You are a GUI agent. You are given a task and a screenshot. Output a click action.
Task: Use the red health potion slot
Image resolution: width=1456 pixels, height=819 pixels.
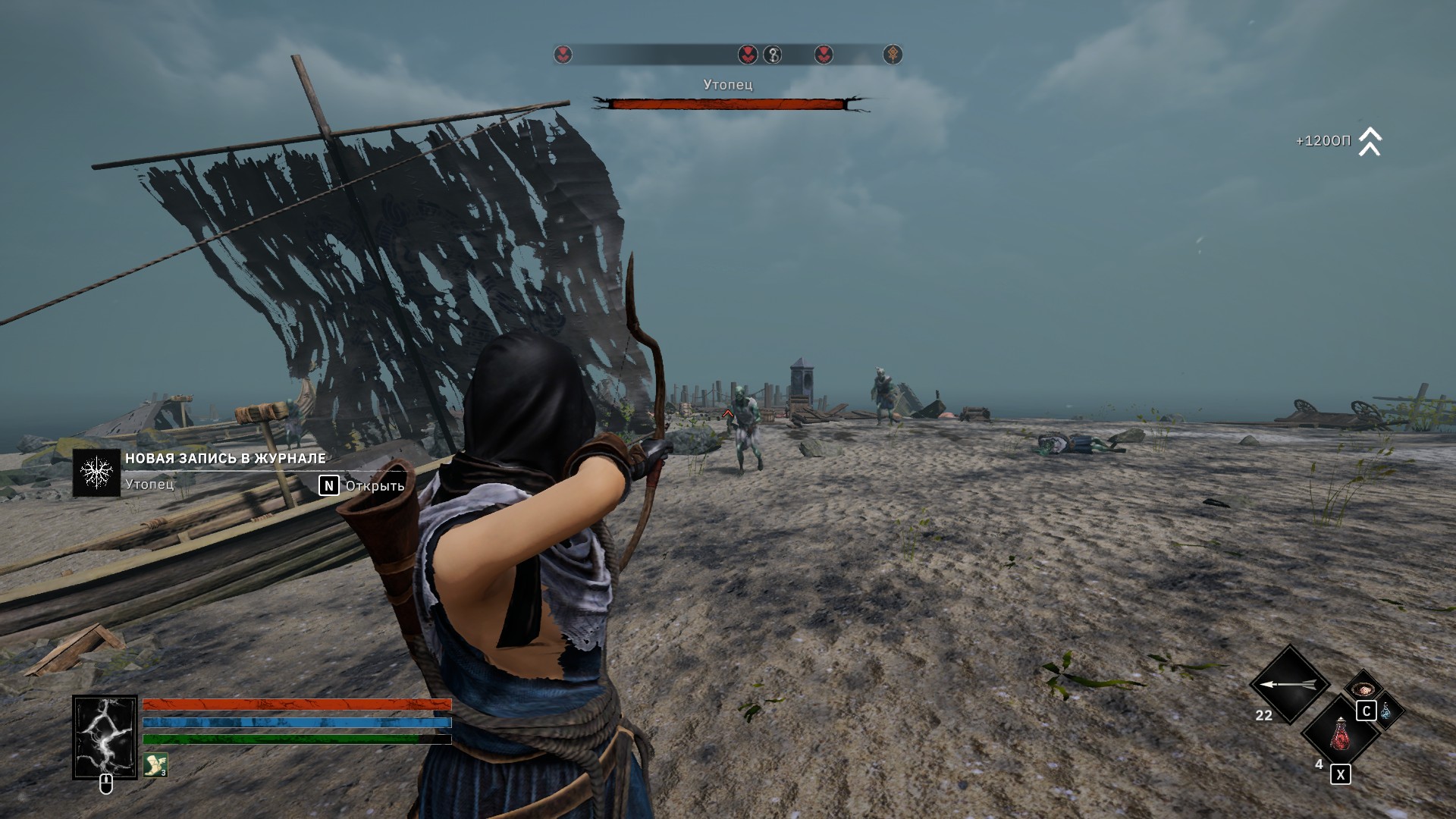(x=1340, y=734)
